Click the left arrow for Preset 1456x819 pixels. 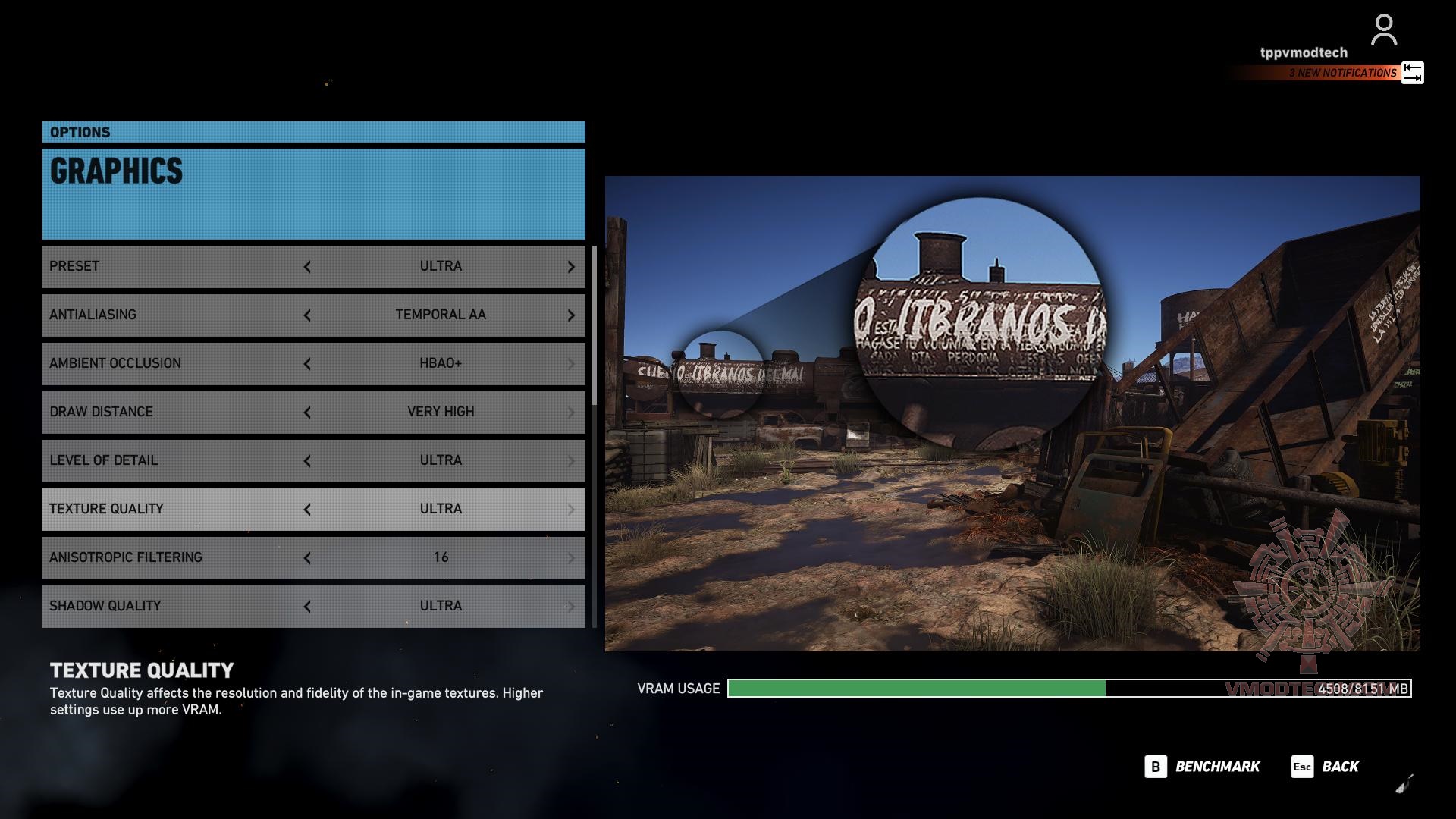pos(307,267)
